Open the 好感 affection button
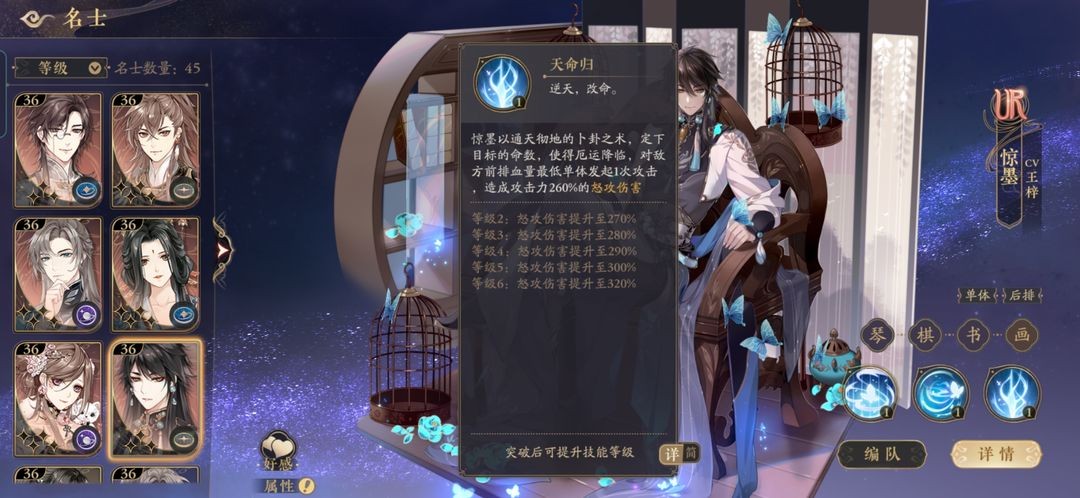The width and height of the screenshot is (1080, 498). pyautogui.click(x=277, y=452)
